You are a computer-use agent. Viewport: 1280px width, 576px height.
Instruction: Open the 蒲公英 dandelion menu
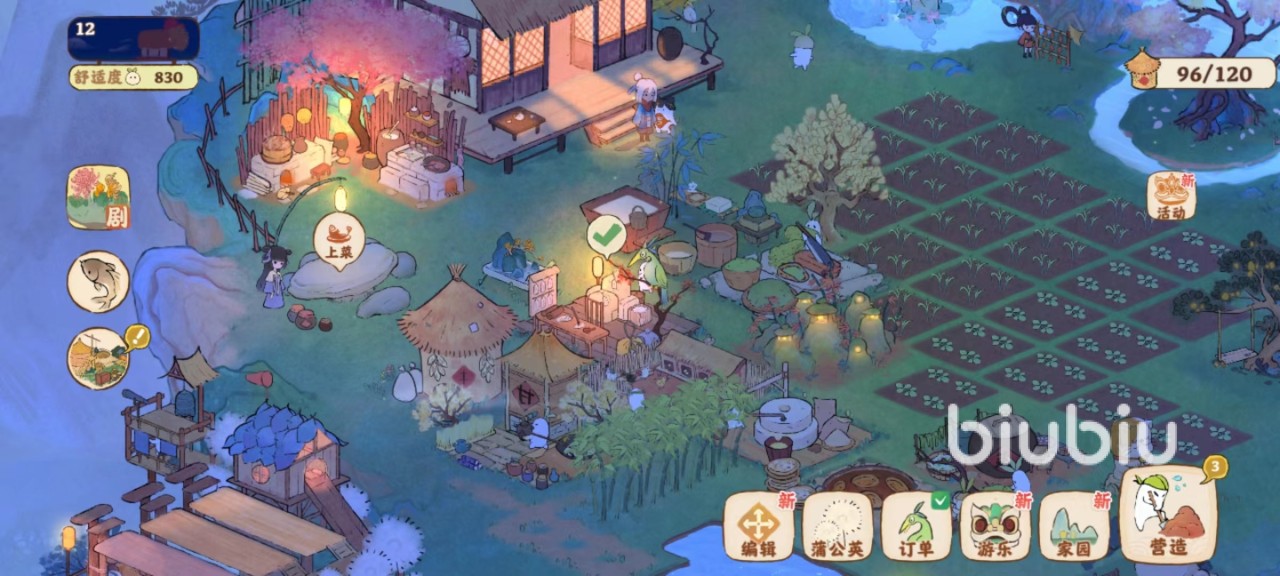pyautogui.click(x=838, y=525)
